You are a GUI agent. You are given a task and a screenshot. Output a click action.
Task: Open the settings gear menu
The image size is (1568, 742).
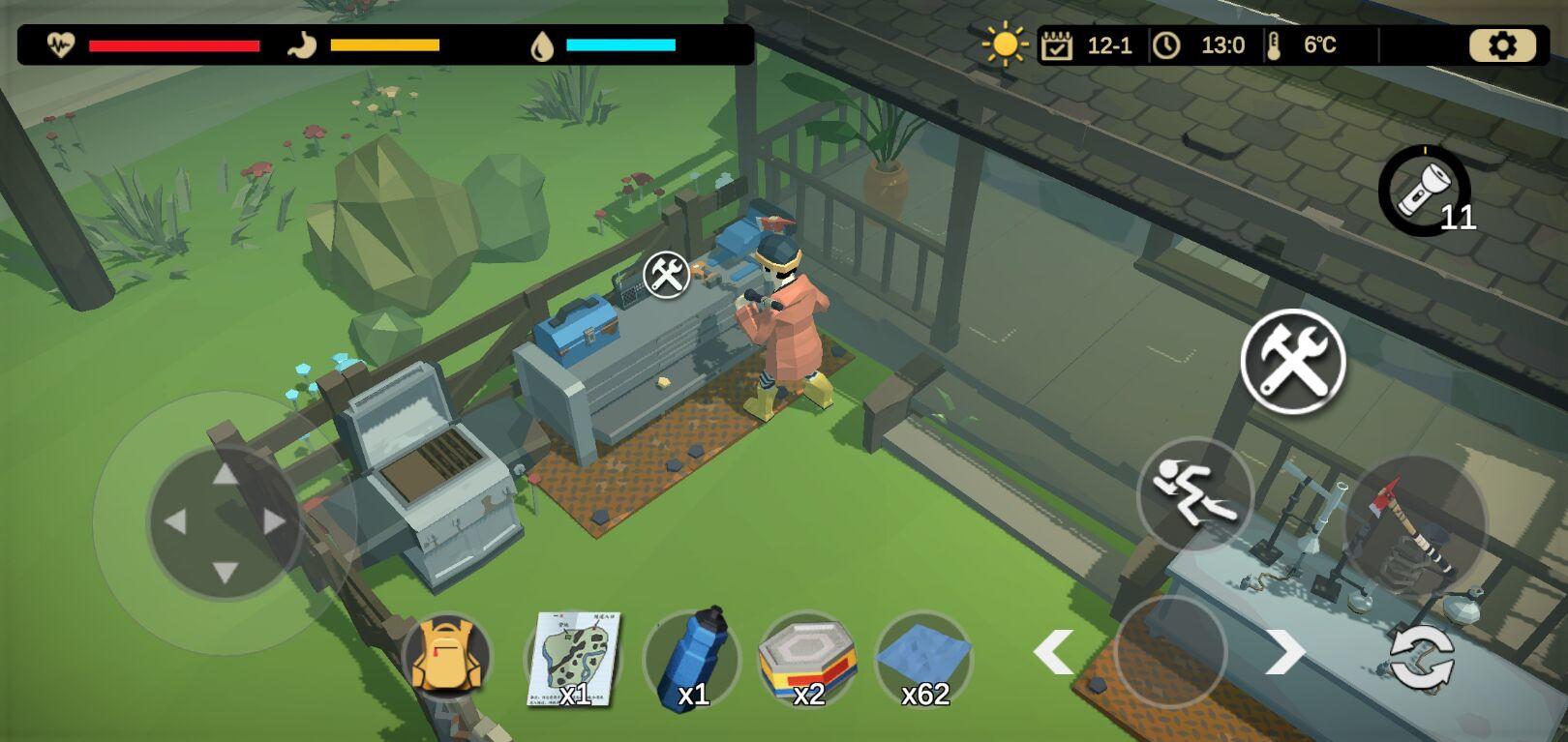pos(1502,45)
